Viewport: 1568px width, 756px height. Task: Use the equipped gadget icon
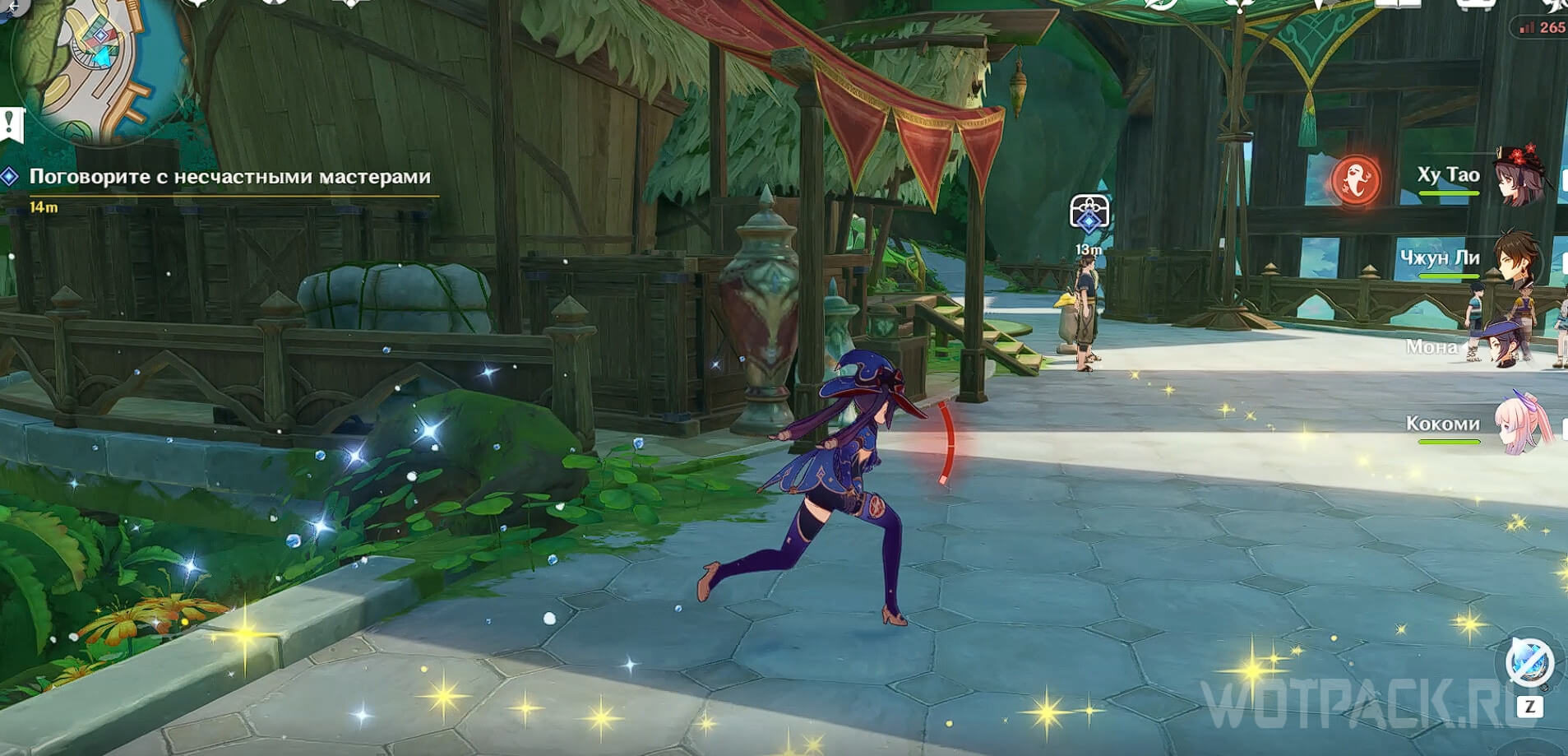1529,661
